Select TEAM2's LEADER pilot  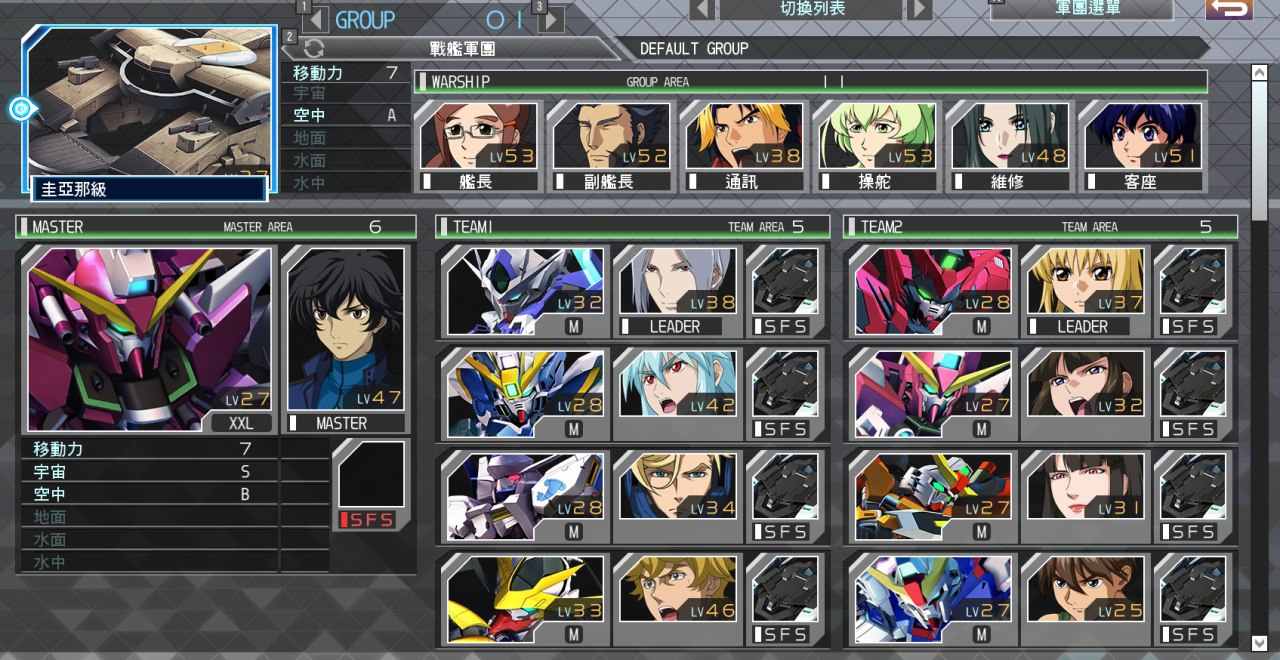coord(1084,291)
